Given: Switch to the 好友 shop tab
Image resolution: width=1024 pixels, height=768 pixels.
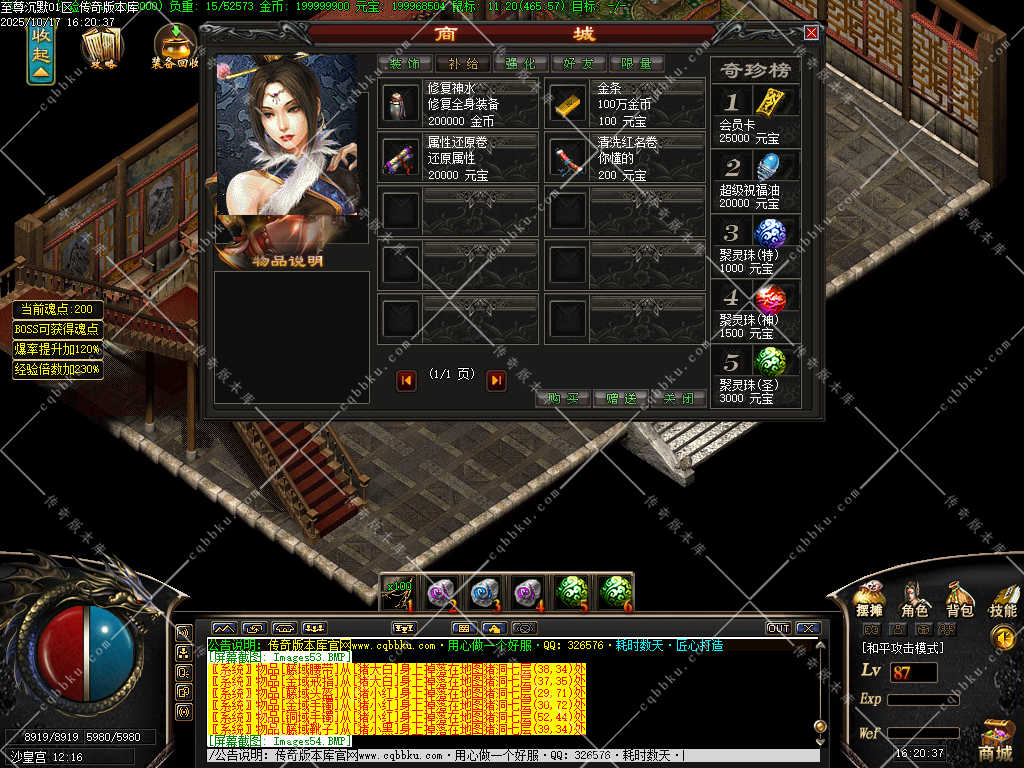Looking at the screenshot, I should point(578,63).
